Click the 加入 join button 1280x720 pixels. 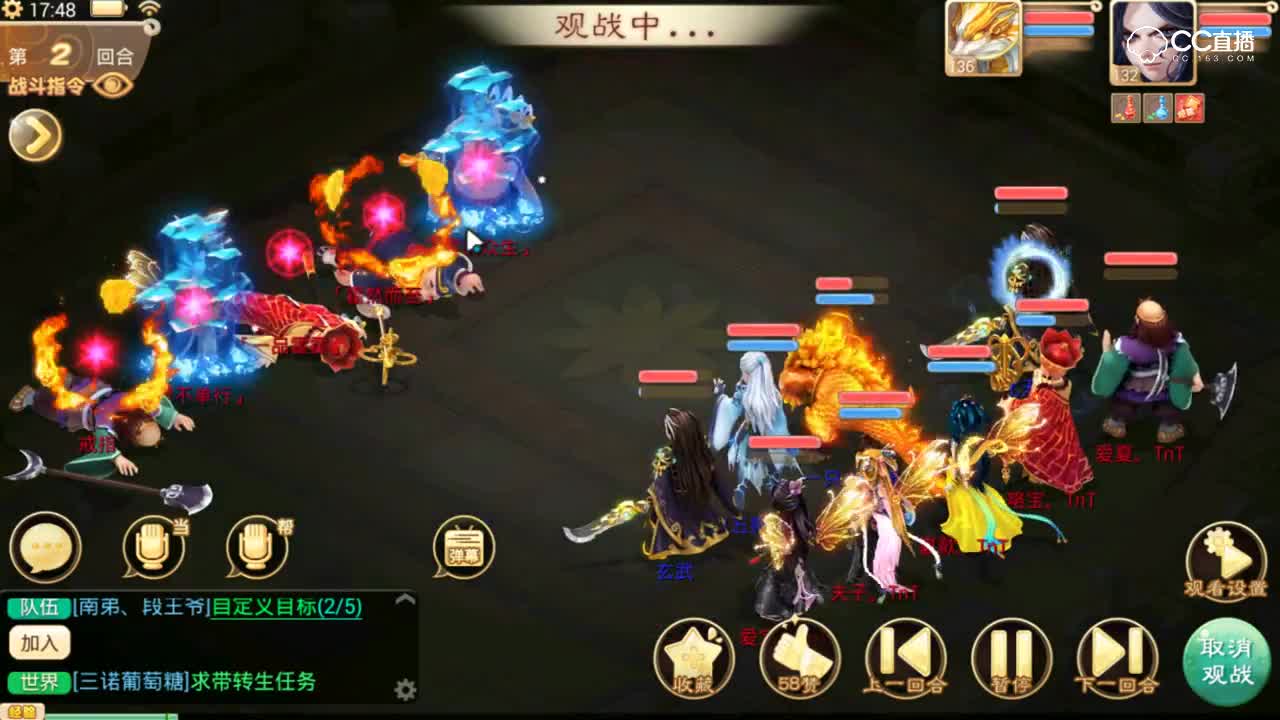38,643
